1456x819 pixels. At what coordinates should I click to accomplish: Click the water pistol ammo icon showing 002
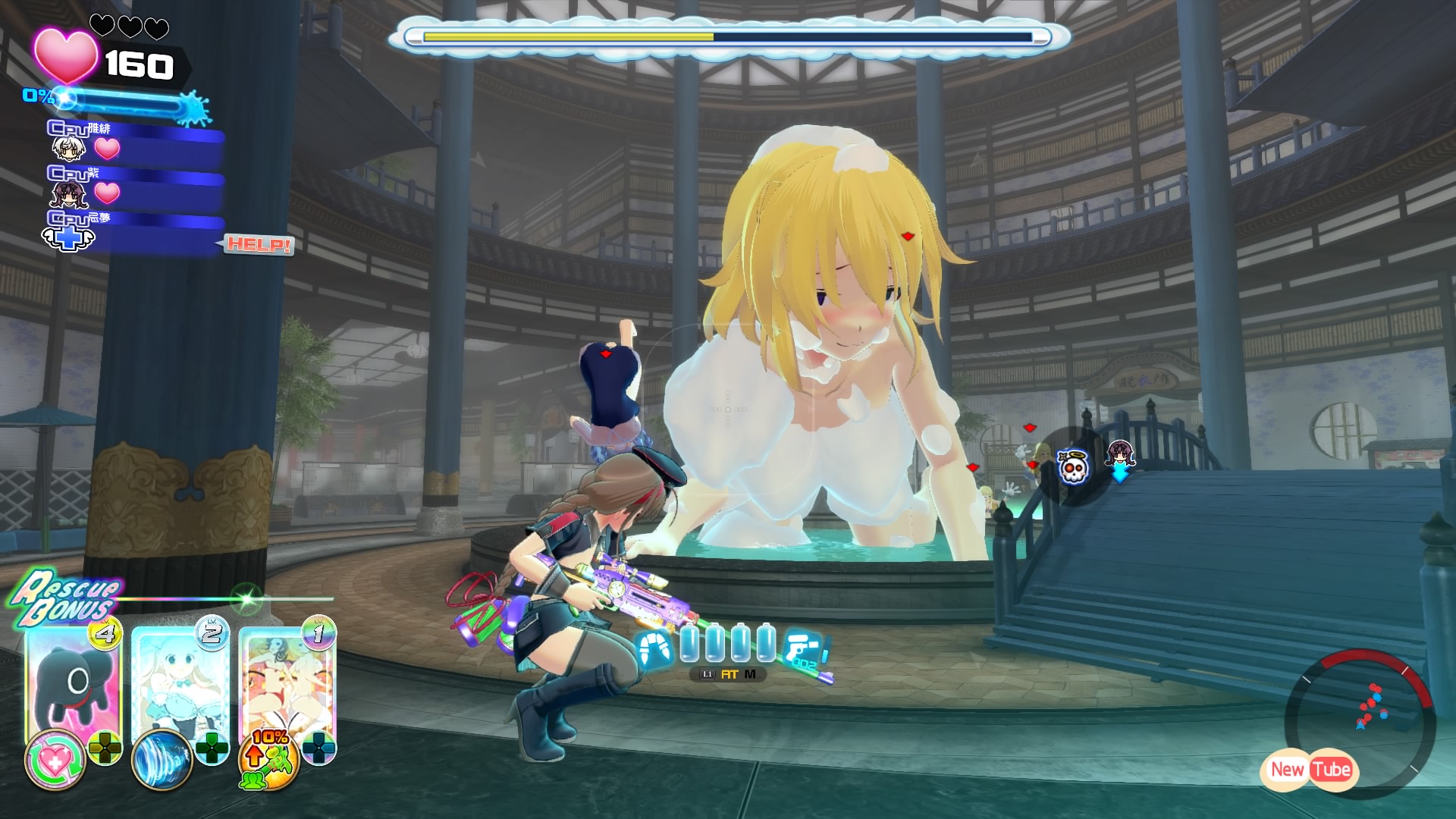(x=802, y=648)
